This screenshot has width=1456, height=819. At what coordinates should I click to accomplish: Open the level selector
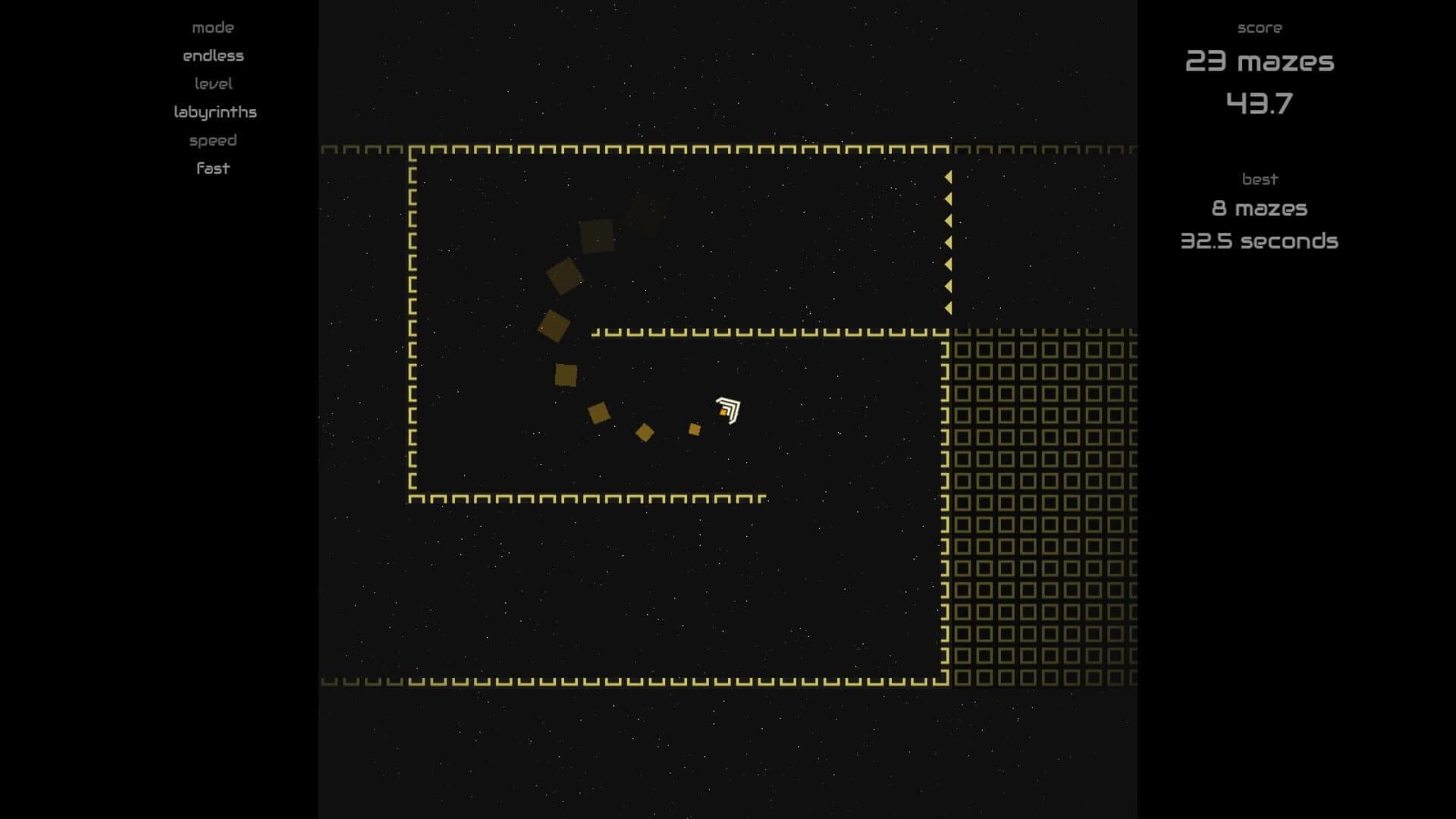pos(215,83)
